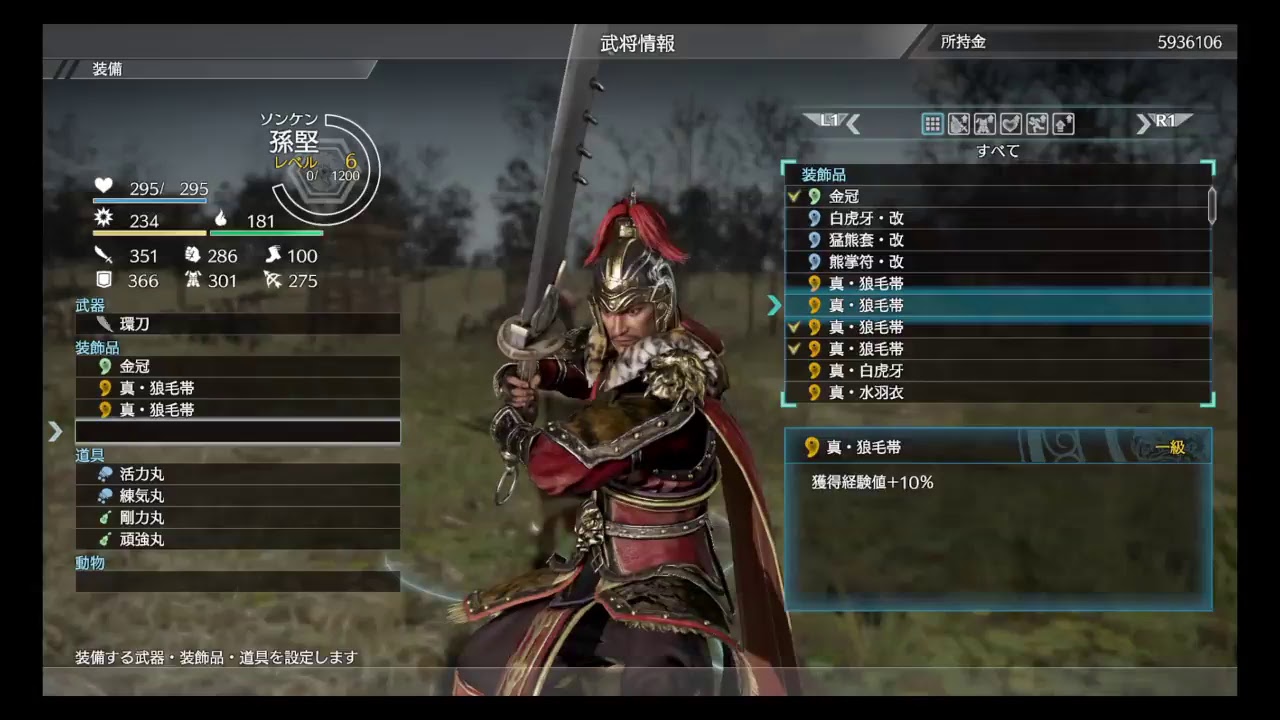The image size is (1280, 720).
Task: Click the R1 page switch arrow
Action: [x=1165, y=120]
